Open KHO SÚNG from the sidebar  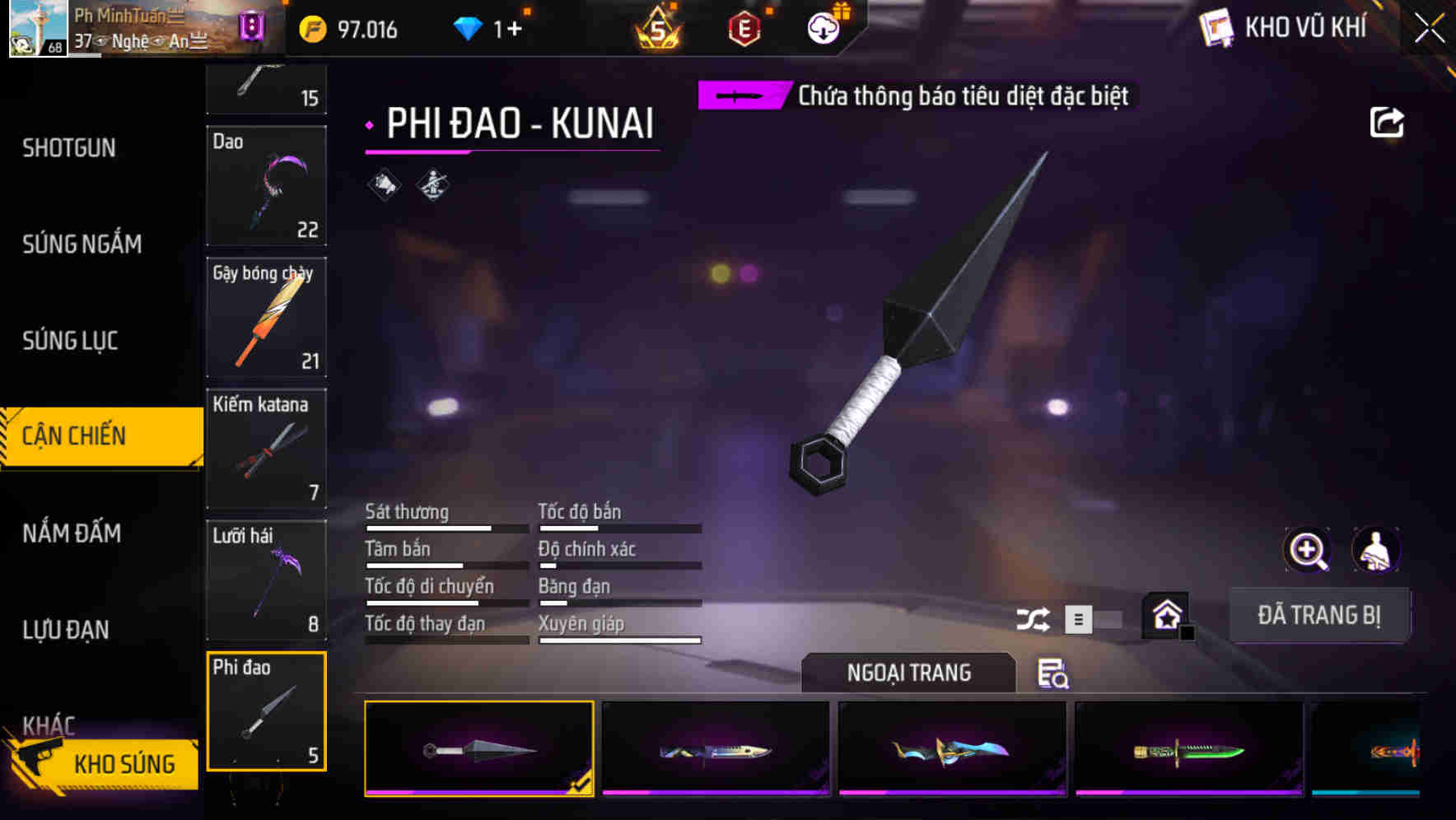pos(124,763)
